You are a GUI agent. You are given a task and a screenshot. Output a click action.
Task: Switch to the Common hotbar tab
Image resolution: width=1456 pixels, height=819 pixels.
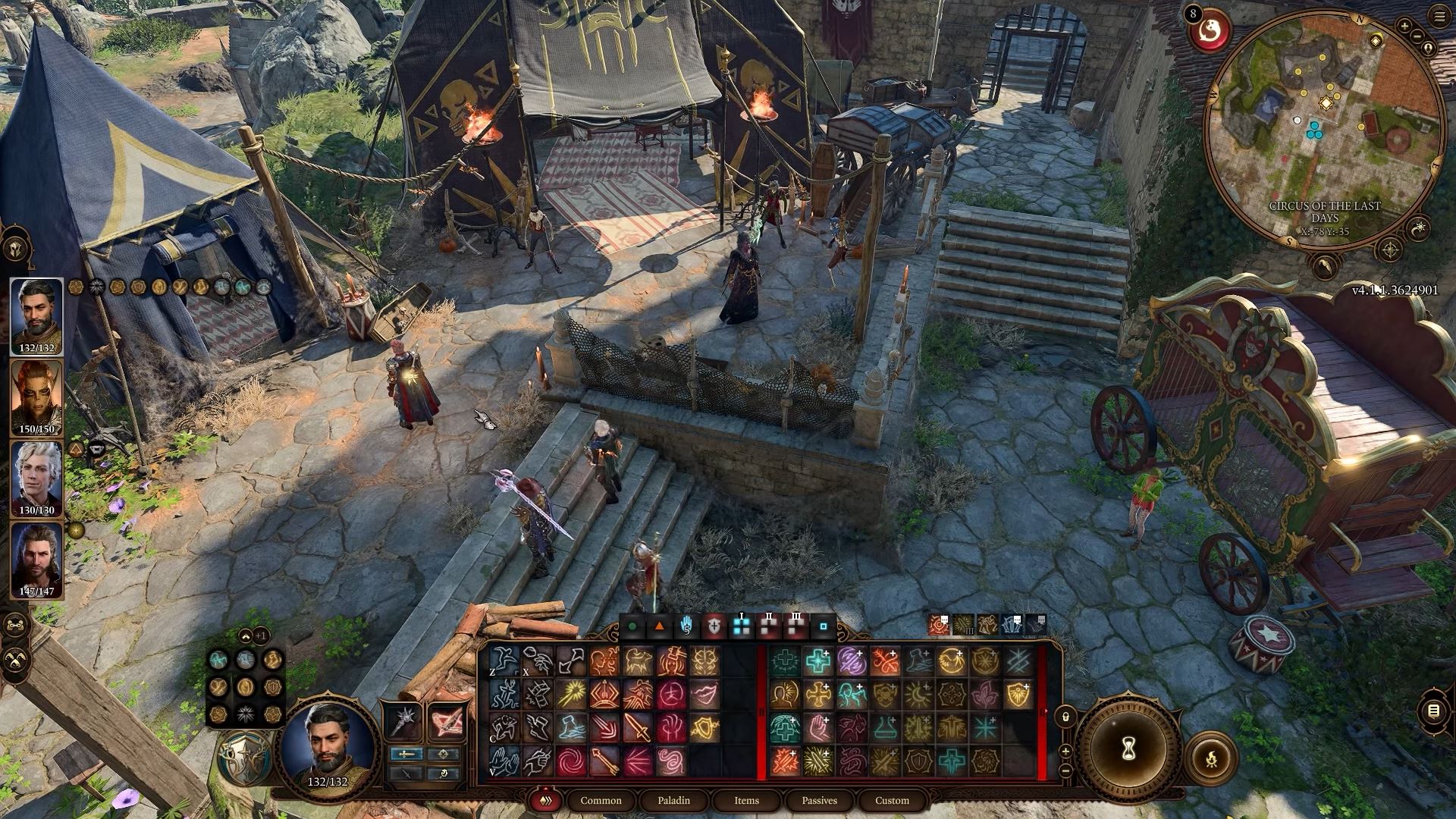pos(601,800)
